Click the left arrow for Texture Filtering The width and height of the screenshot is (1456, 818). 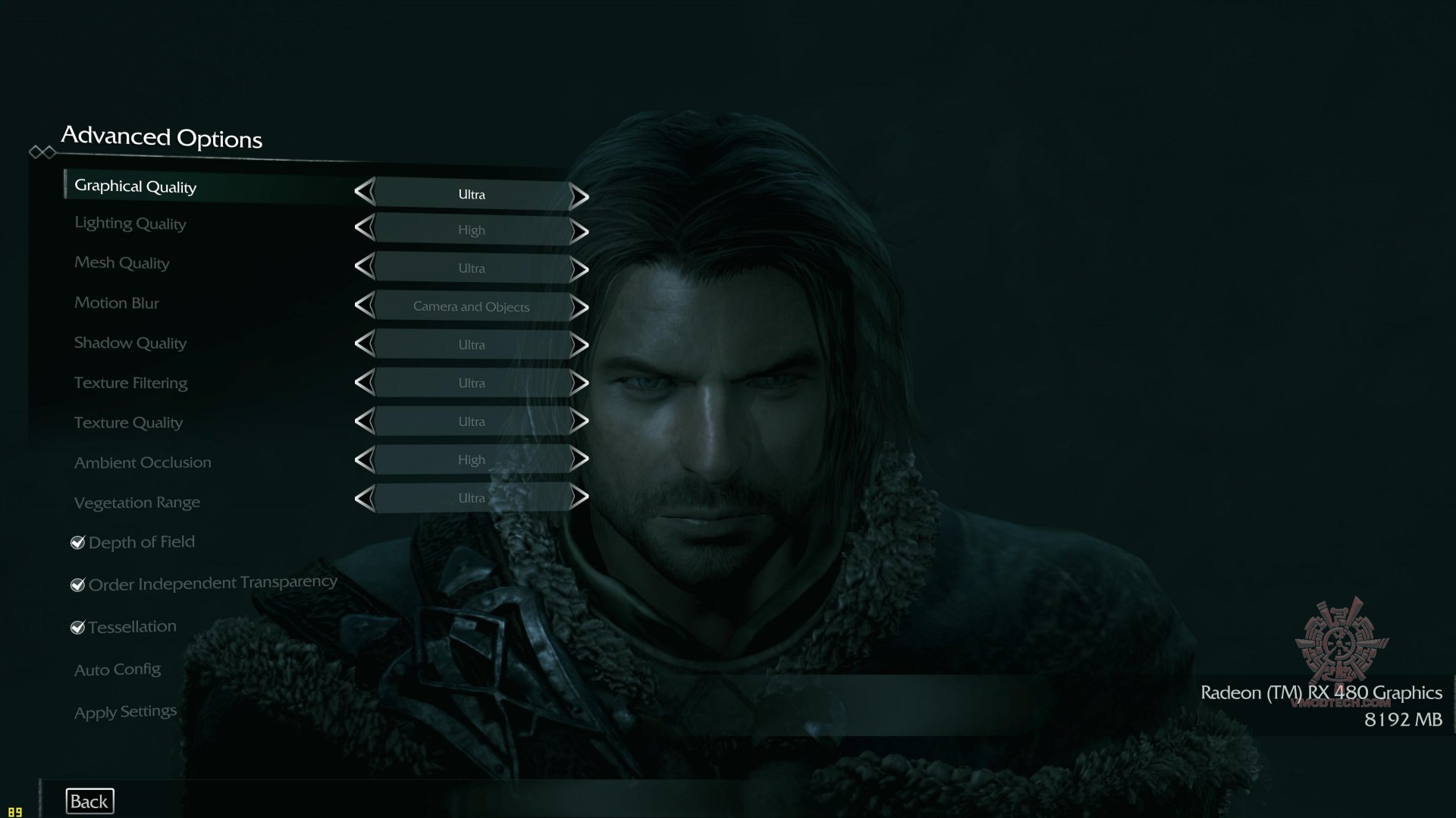pyautogui.click(x=365, y=383)
